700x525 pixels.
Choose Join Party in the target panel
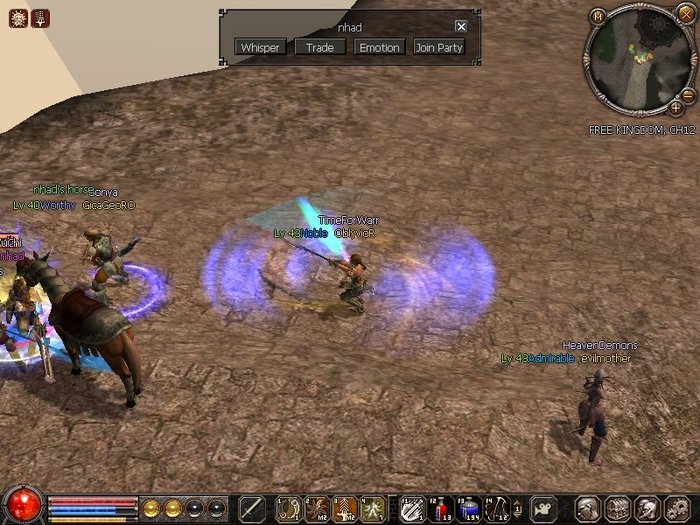point(439,47)
